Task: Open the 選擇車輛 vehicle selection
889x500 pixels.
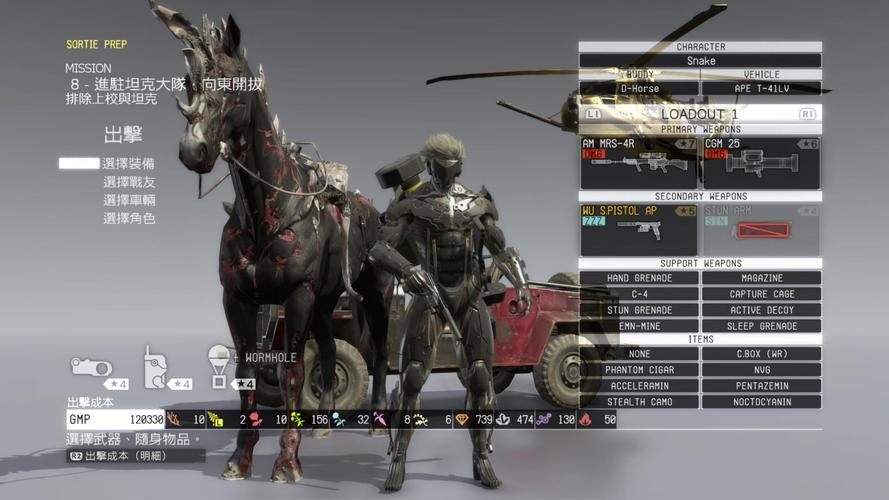Action: (x=129, y=200)
